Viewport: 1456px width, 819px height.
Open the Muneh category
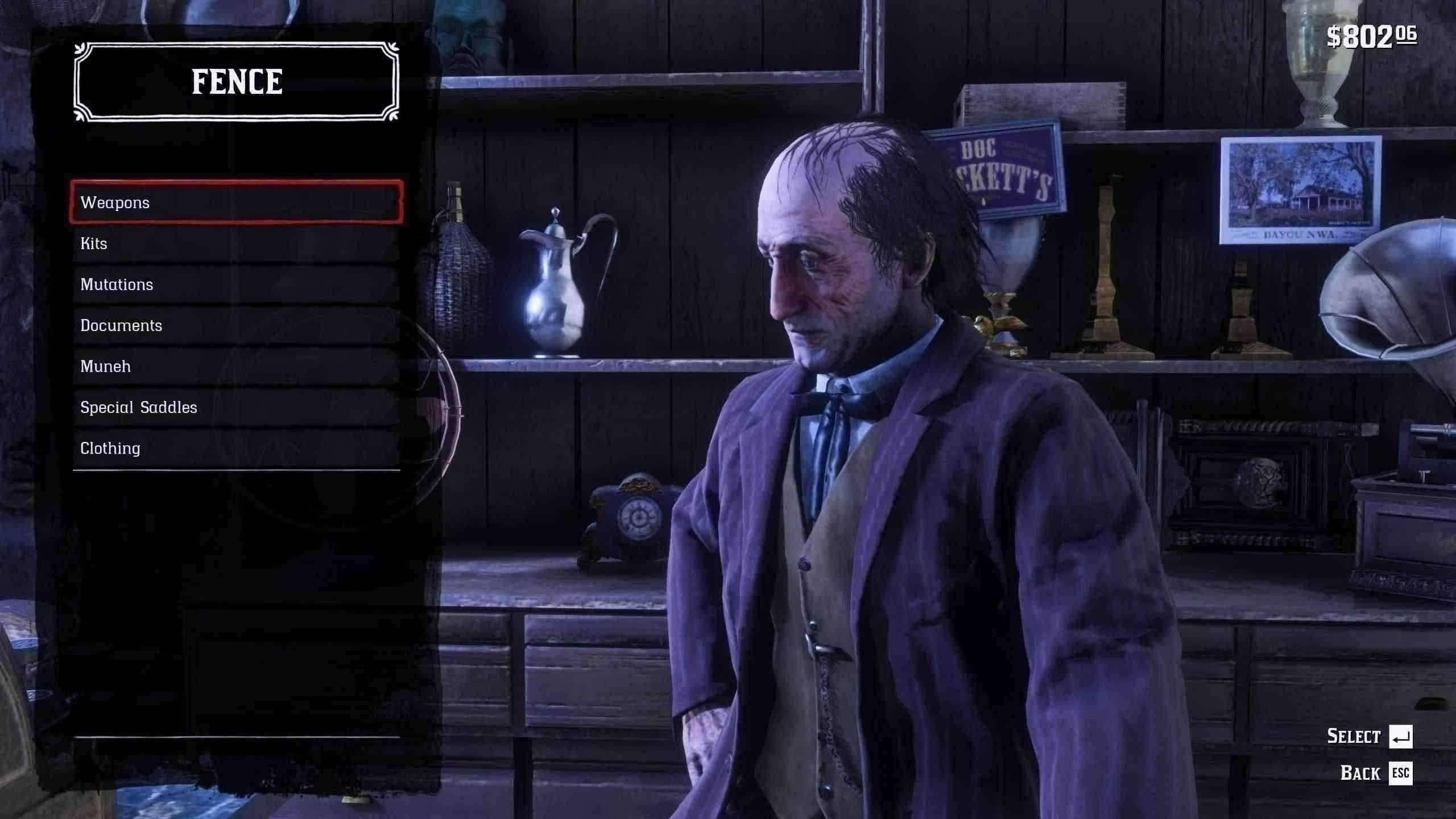[x=236, y=366]
